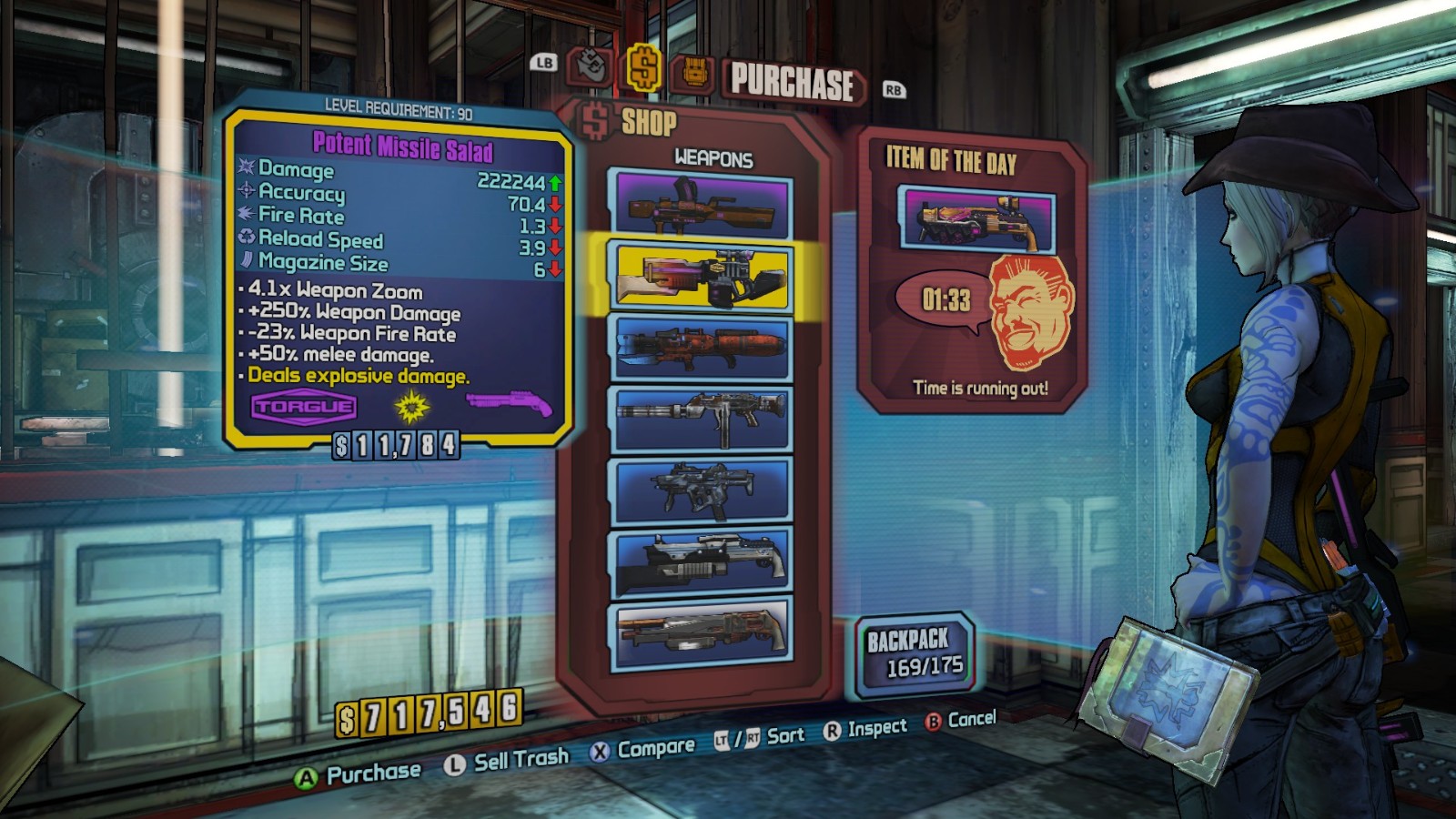Select the highlighted Potent Missile Salad weapon
The height and width of the screenshot is (819, 1456).
click(701, 277)
